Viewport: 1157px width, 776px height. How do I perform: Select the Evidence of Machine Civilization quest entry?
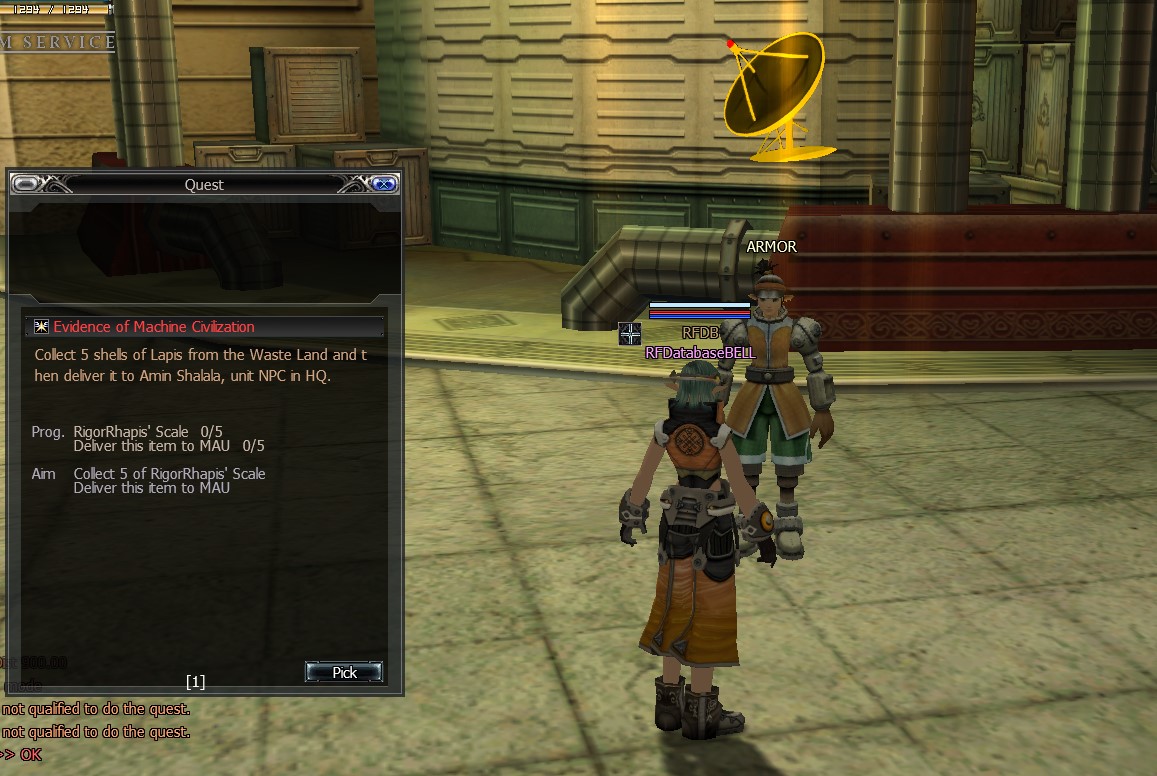pos(154,327)
